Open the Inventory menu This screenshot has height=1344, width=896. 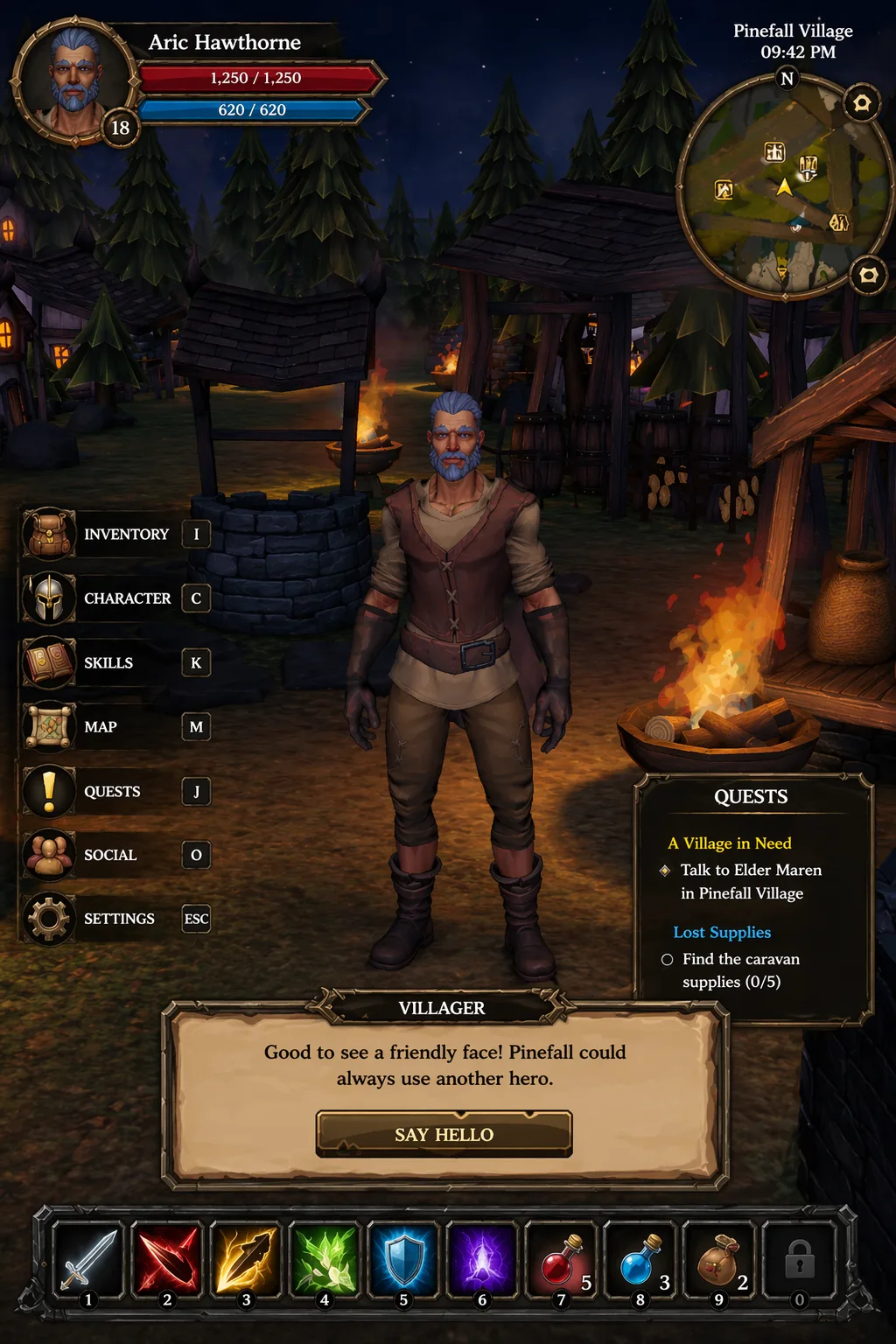pyautogui.click(x=115, y=534)
